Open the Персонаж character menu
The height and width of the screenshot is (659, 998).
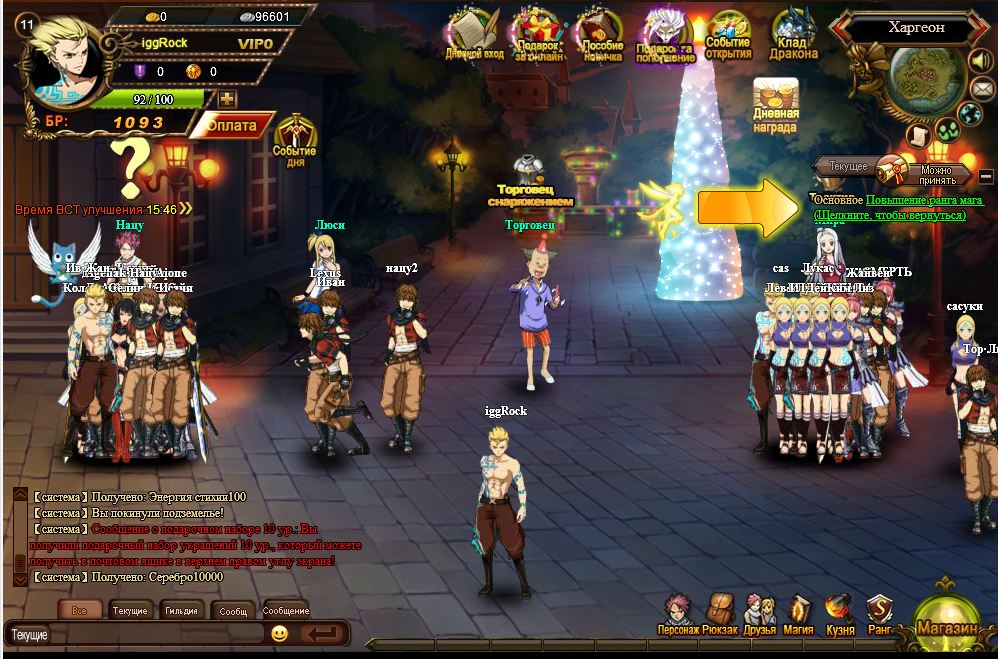[678, 613]
